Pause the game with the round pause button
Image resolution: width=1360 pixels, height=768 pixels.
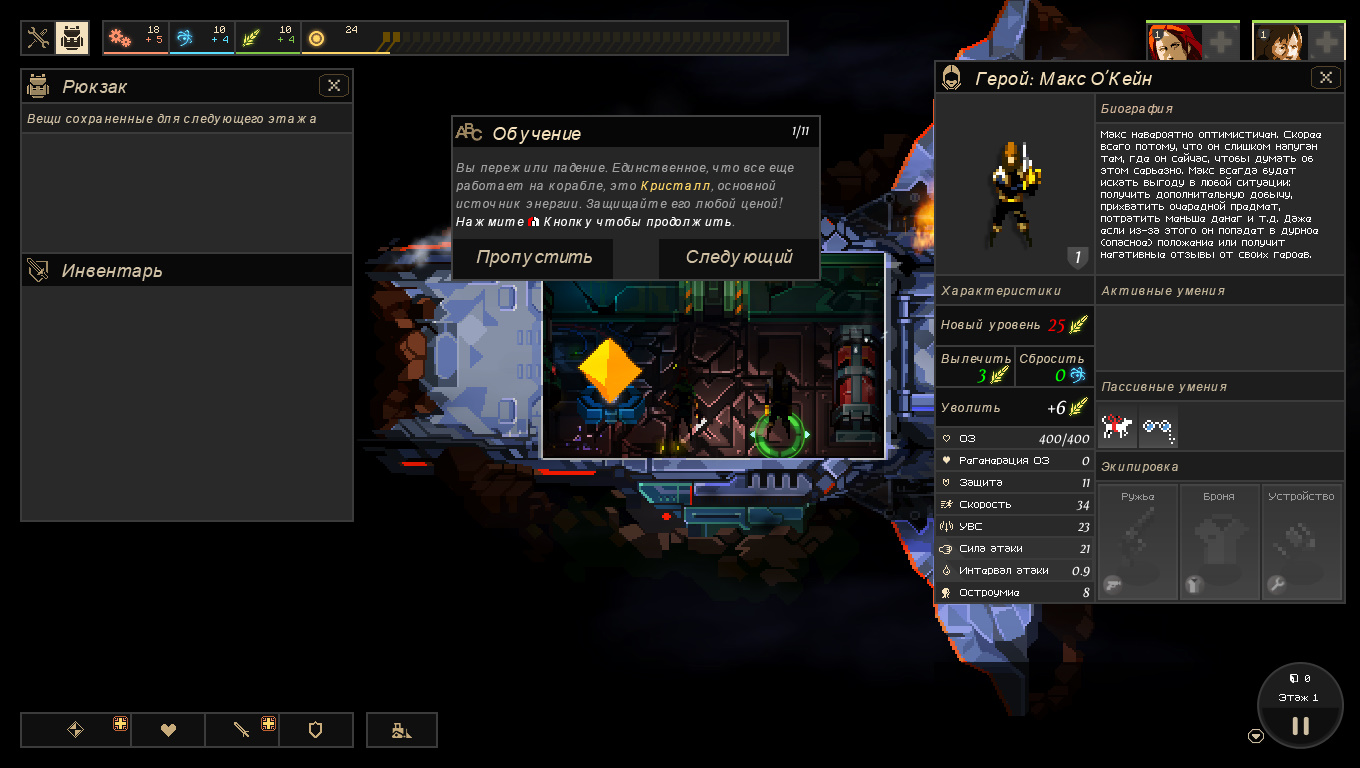click(x=1300, y=726)
